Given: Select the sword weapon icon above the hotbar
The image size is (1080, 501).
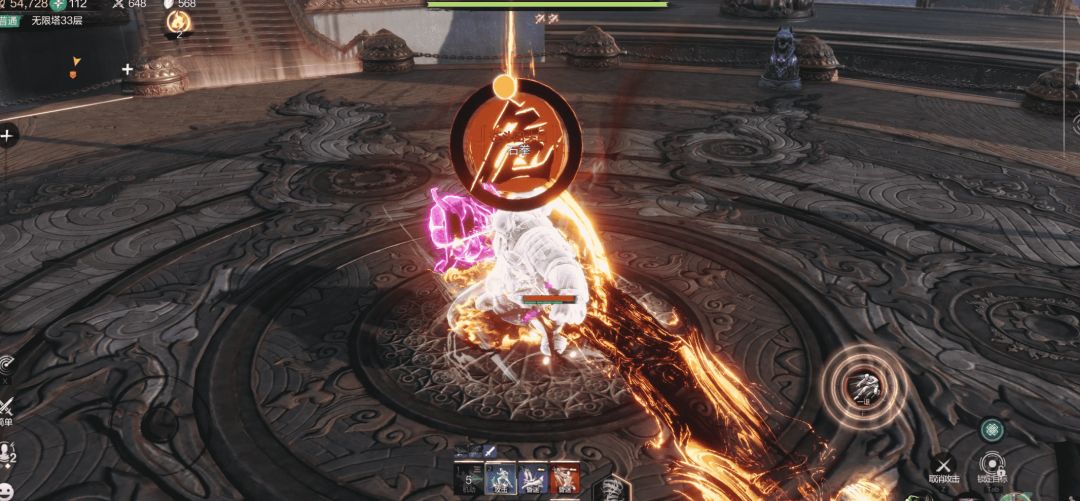Looking at the screenshot, I should tap(490, 453).
